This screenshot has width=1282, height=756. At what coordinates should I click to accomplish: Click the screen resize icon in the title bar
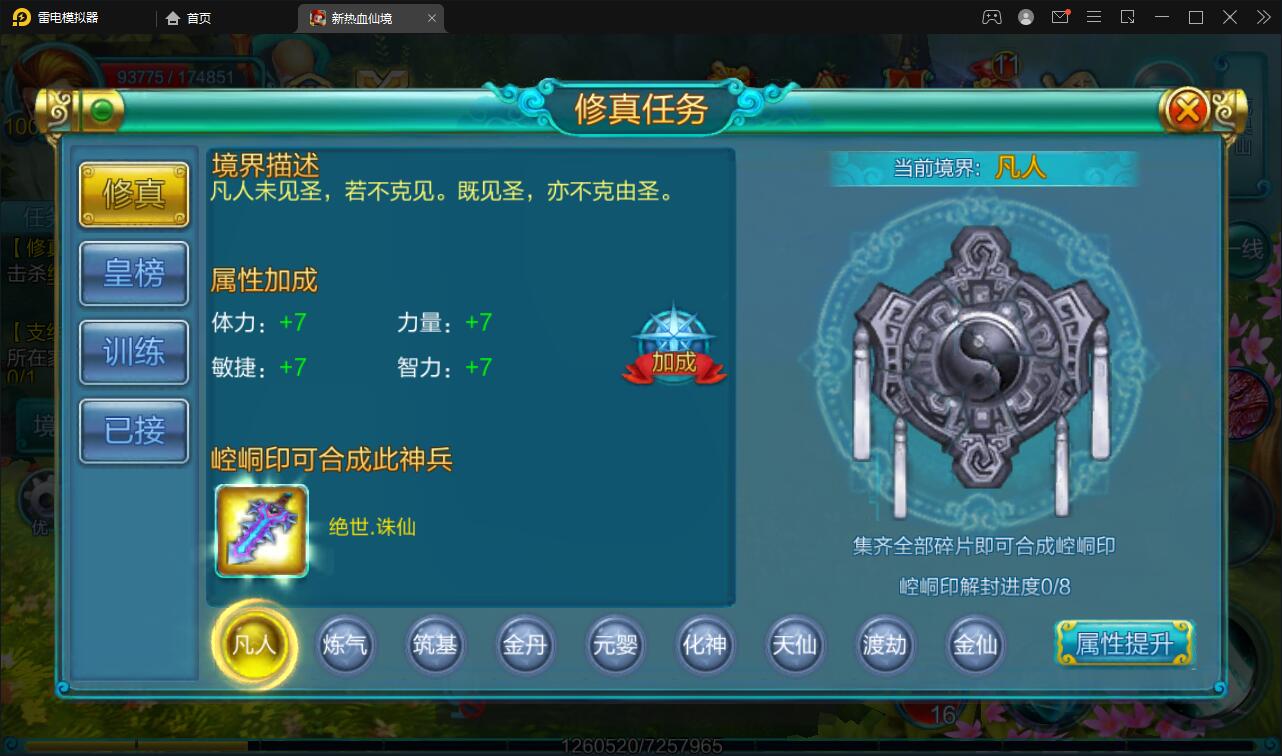point(1128,17)
